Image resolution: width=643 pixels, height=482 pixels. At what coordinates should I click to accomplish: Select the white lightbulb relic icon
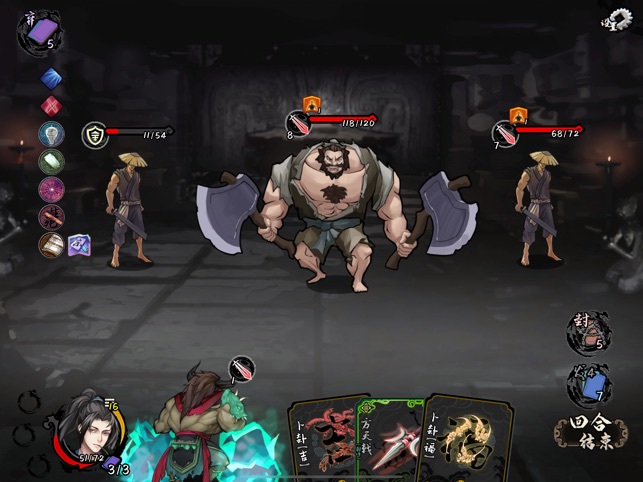coord(51,133)
